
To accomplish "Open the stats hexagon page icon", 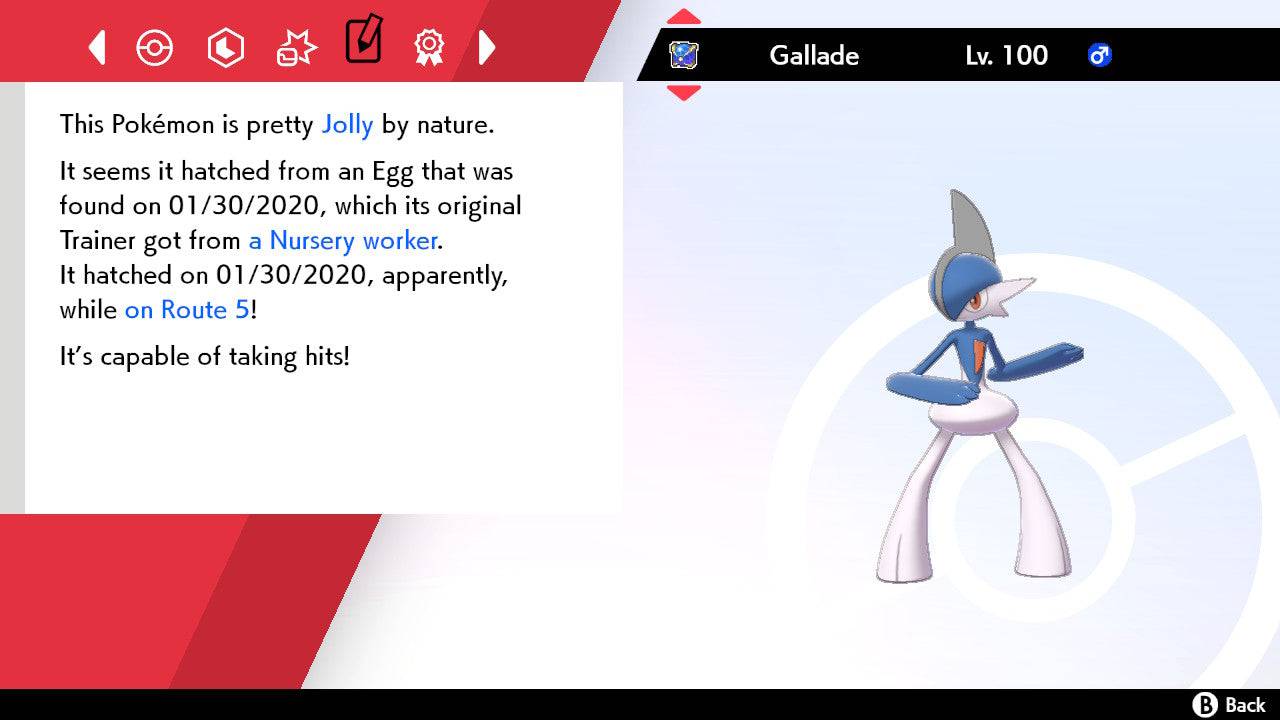I will tap(226, 47).
